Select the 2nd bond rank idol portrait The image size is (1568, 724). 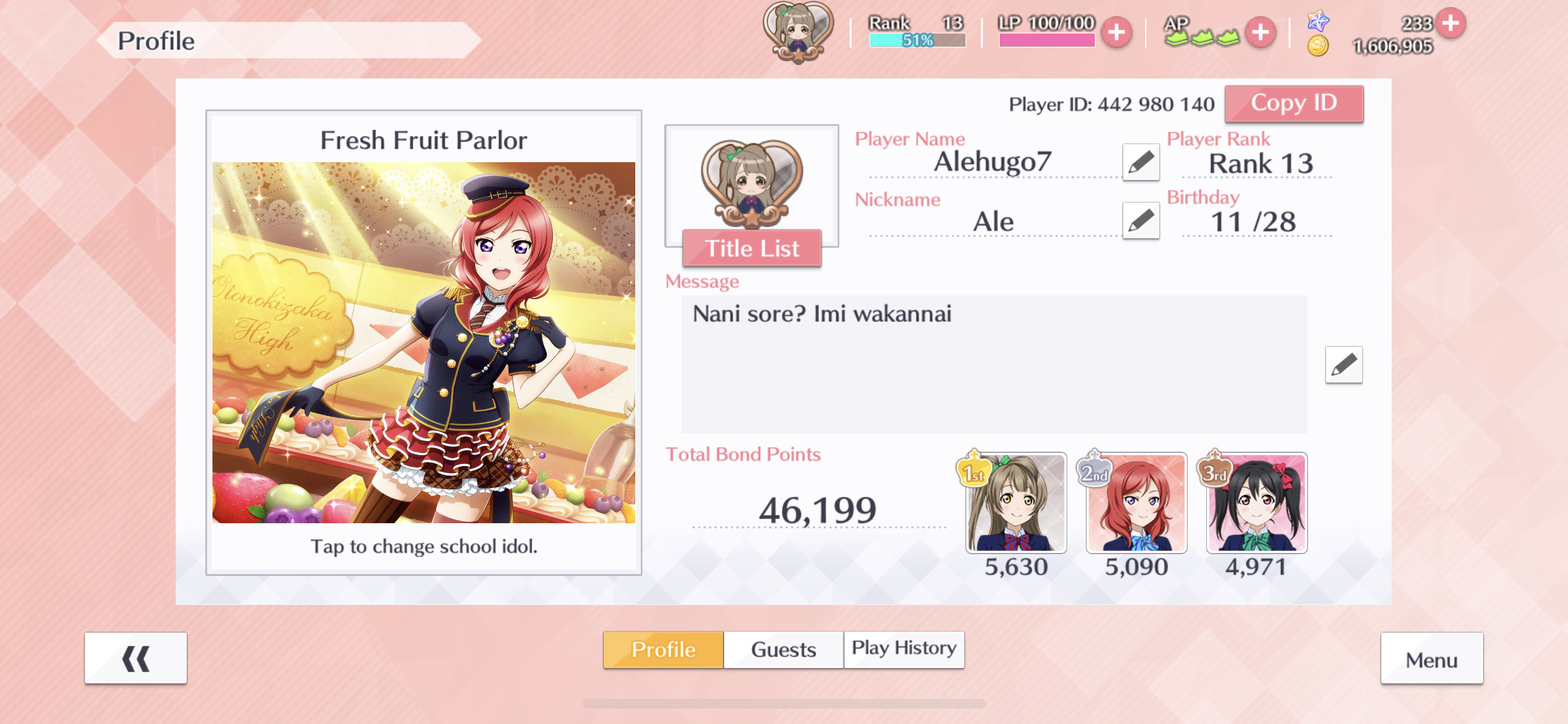[1136, 503]
